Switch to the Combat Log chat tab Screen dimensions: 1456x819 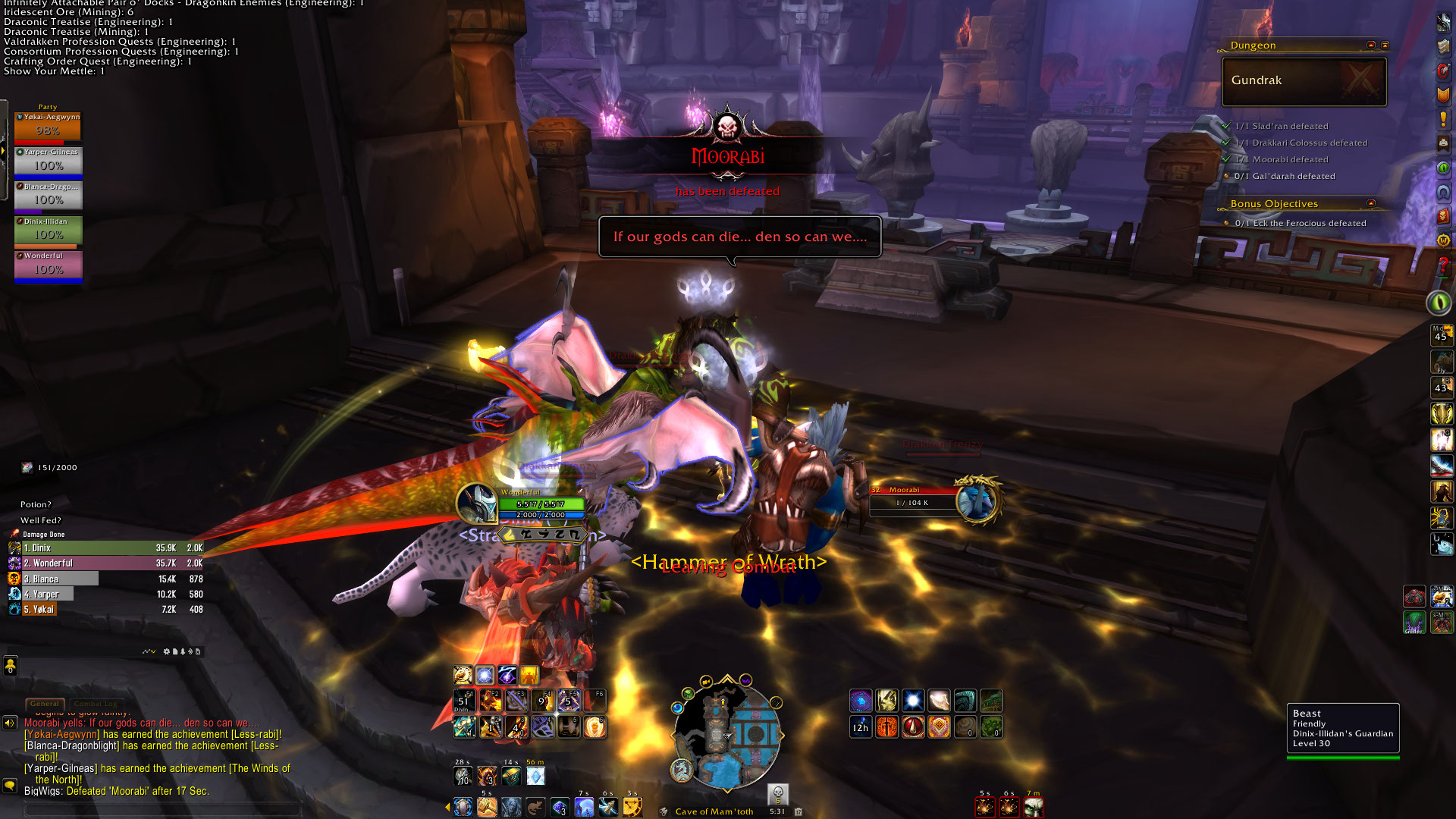pyautogui.click(x=96, y=704)
